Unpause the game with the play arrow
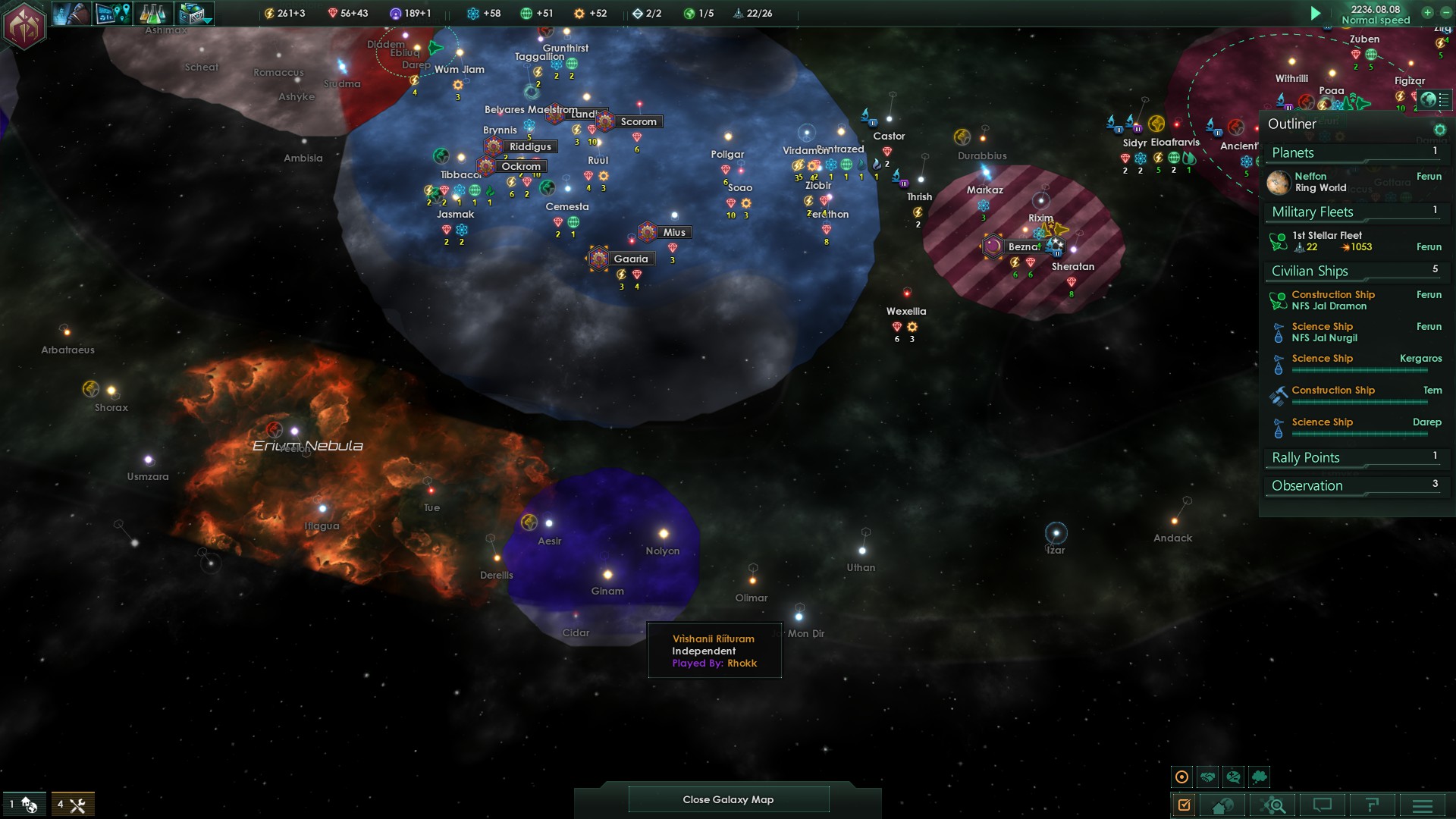 point(1316,13)
